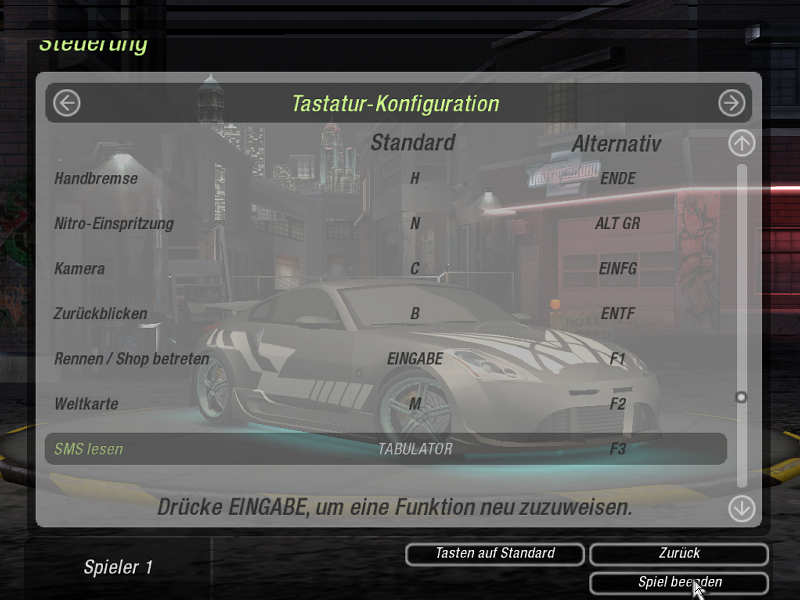Go to the next configuration page arrow
This screenshot has width=800, height=600.
pyautogui.click(x=732, y=103)
